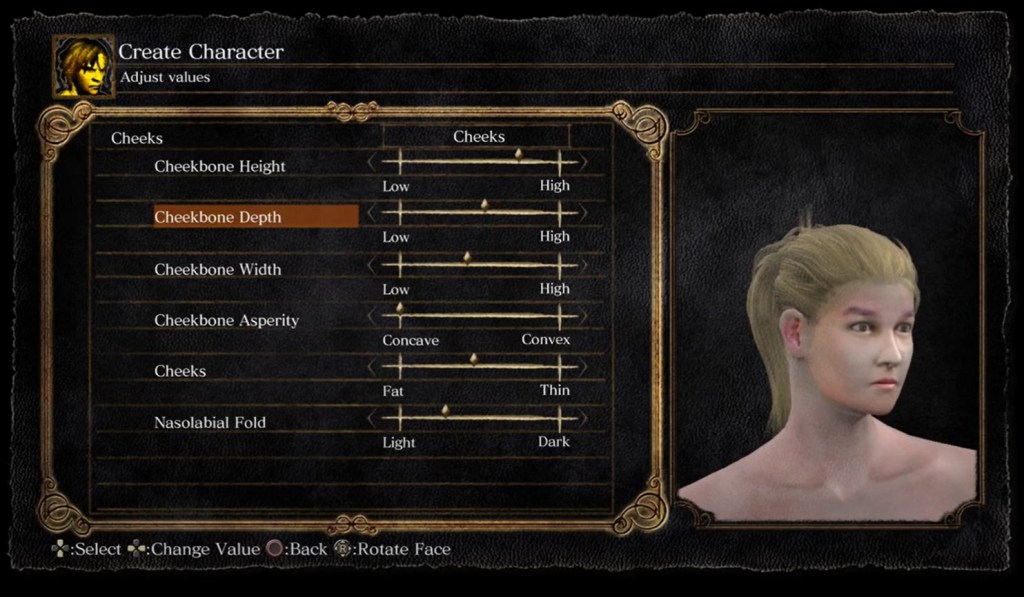1024x597 pixels.
Task: Select the Cheekbone Height row
Action: coord(220,167)
